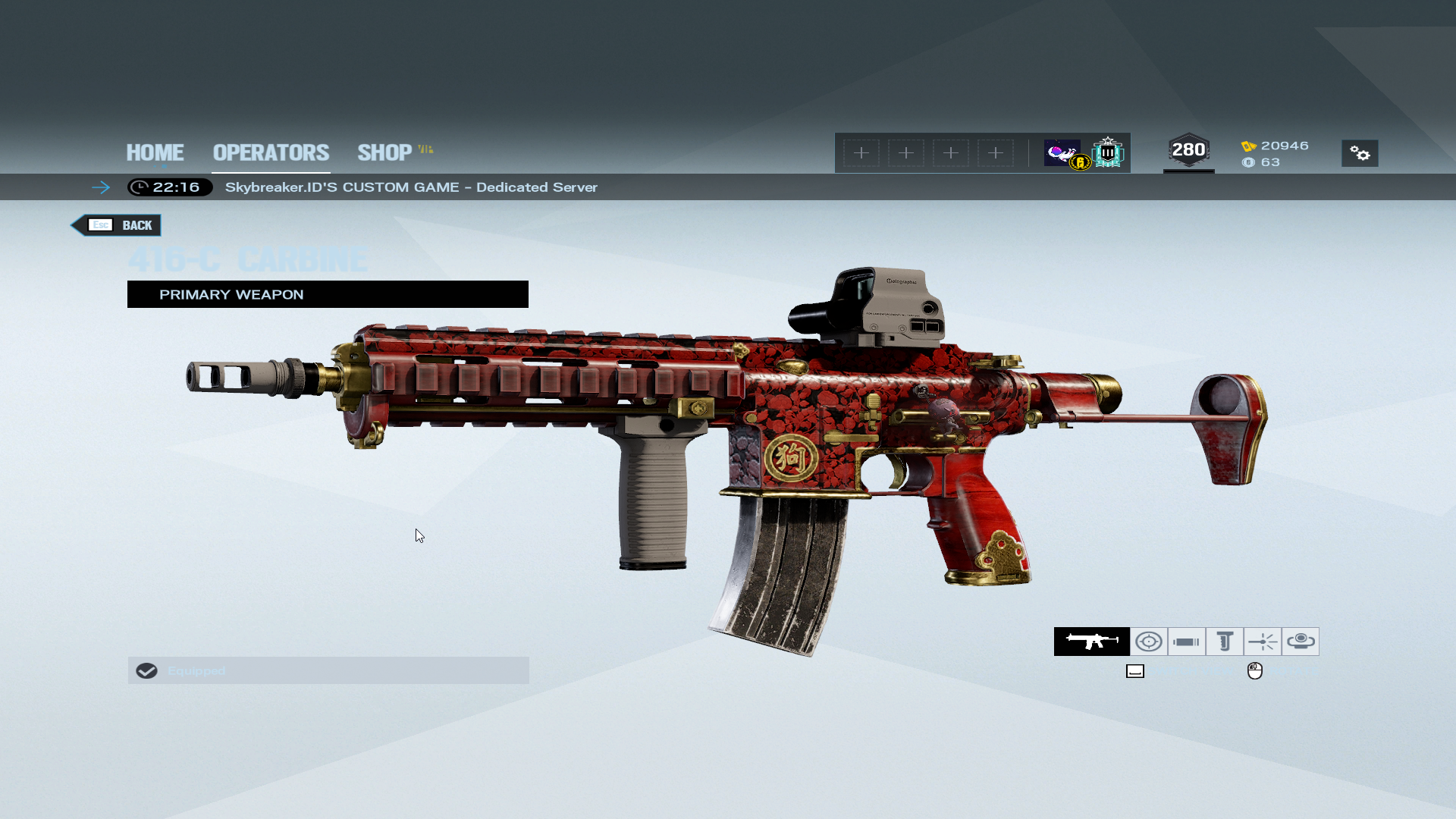The width and height of the screenshot is (1456, 819).
Task: View the platinum rank badge
Action: [1108, 153]
